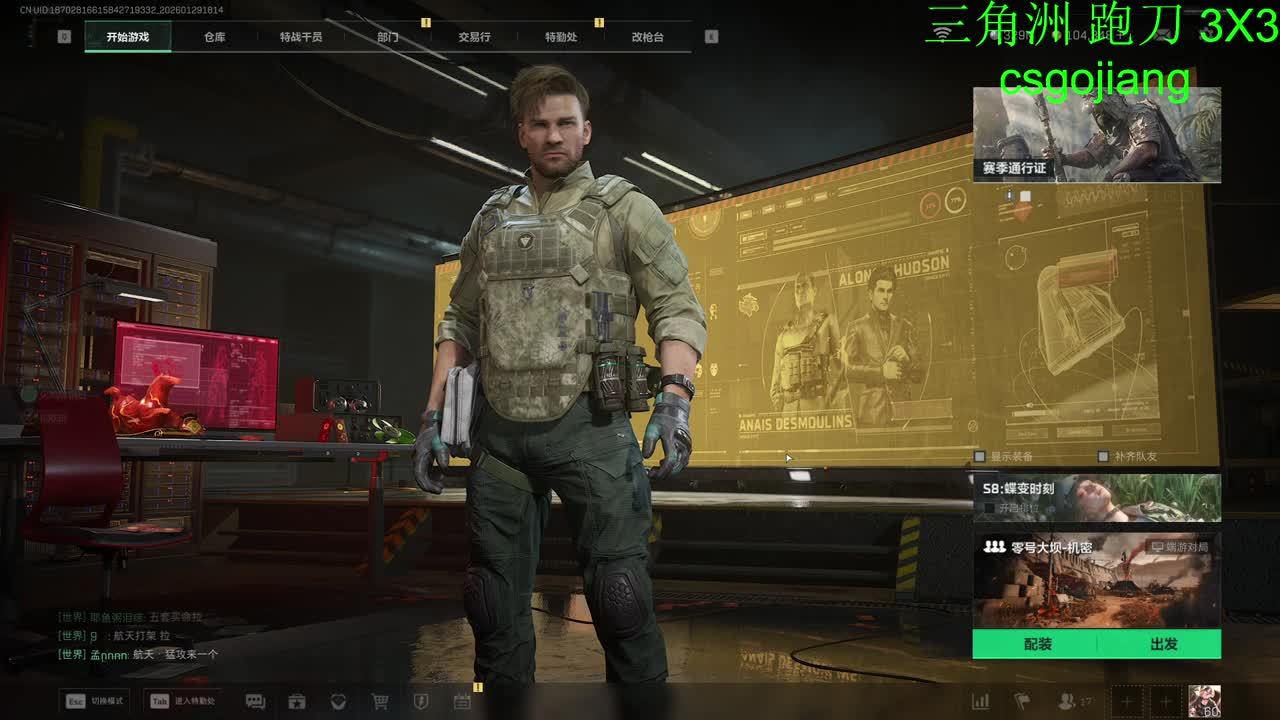Select the 开始游戏 tab

[x=127, y=37]
